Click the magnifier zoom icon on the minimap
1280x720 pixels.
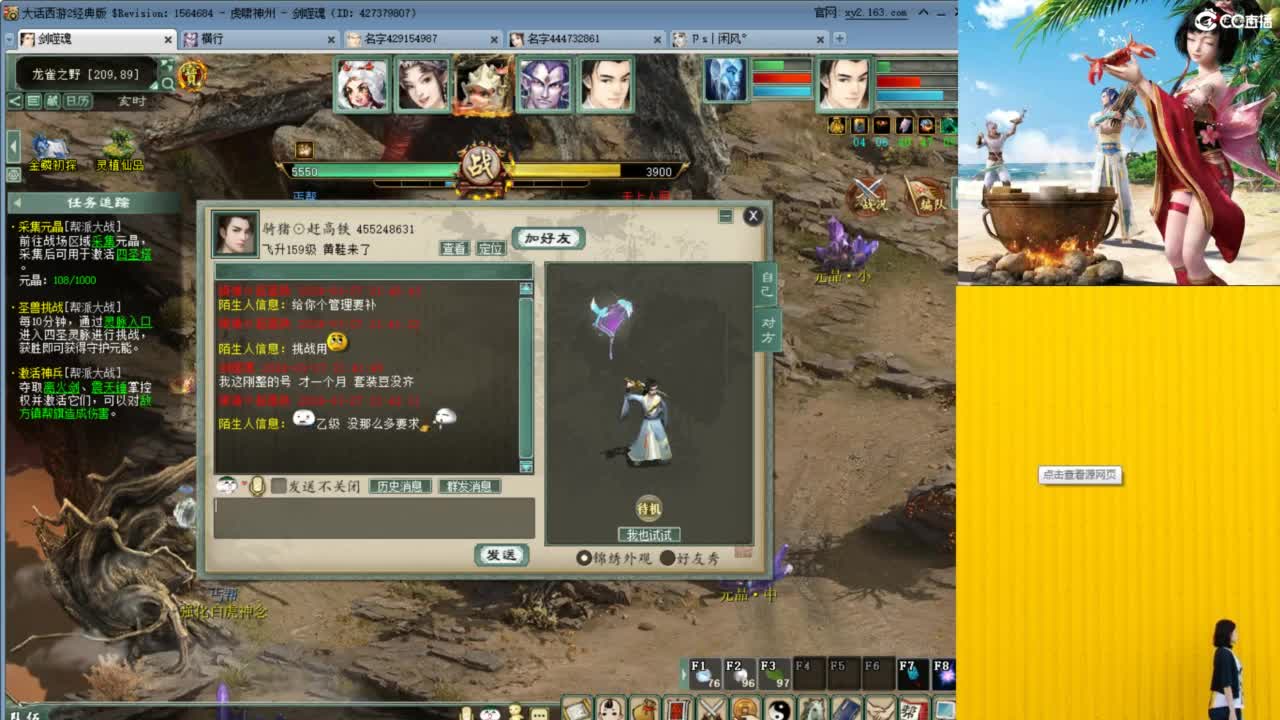coord(170,84)
